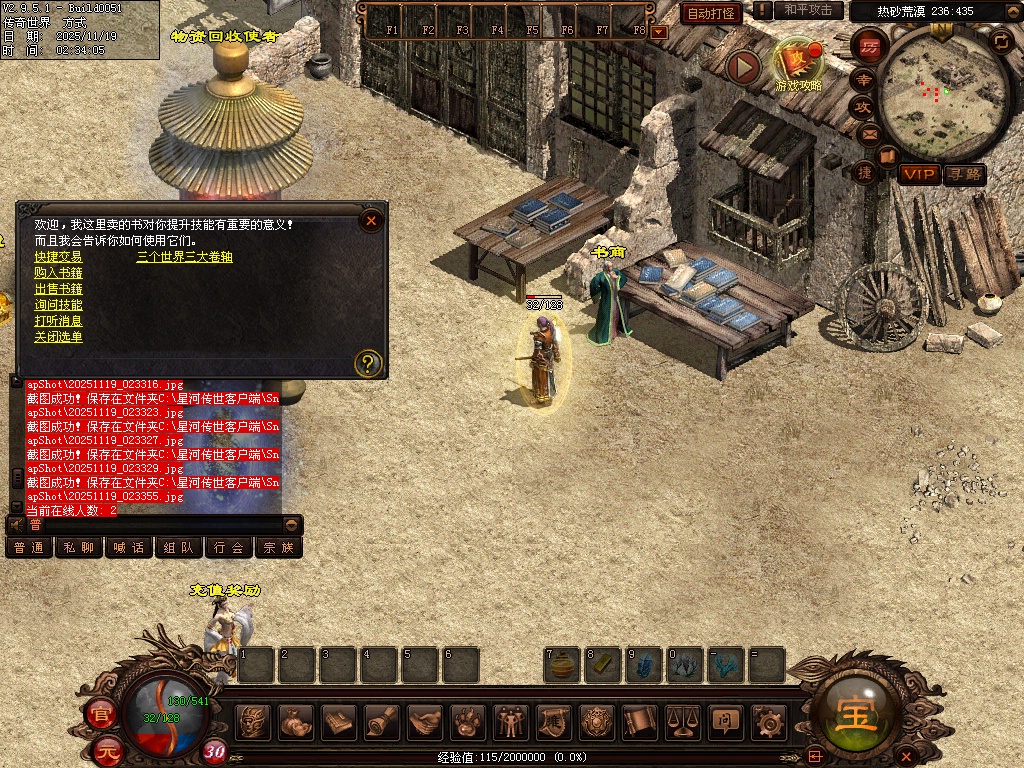Open the 游戏攻略 game guide icon
The height and width of the screenshot is (768, 1024).
click(x=797, y=62)
